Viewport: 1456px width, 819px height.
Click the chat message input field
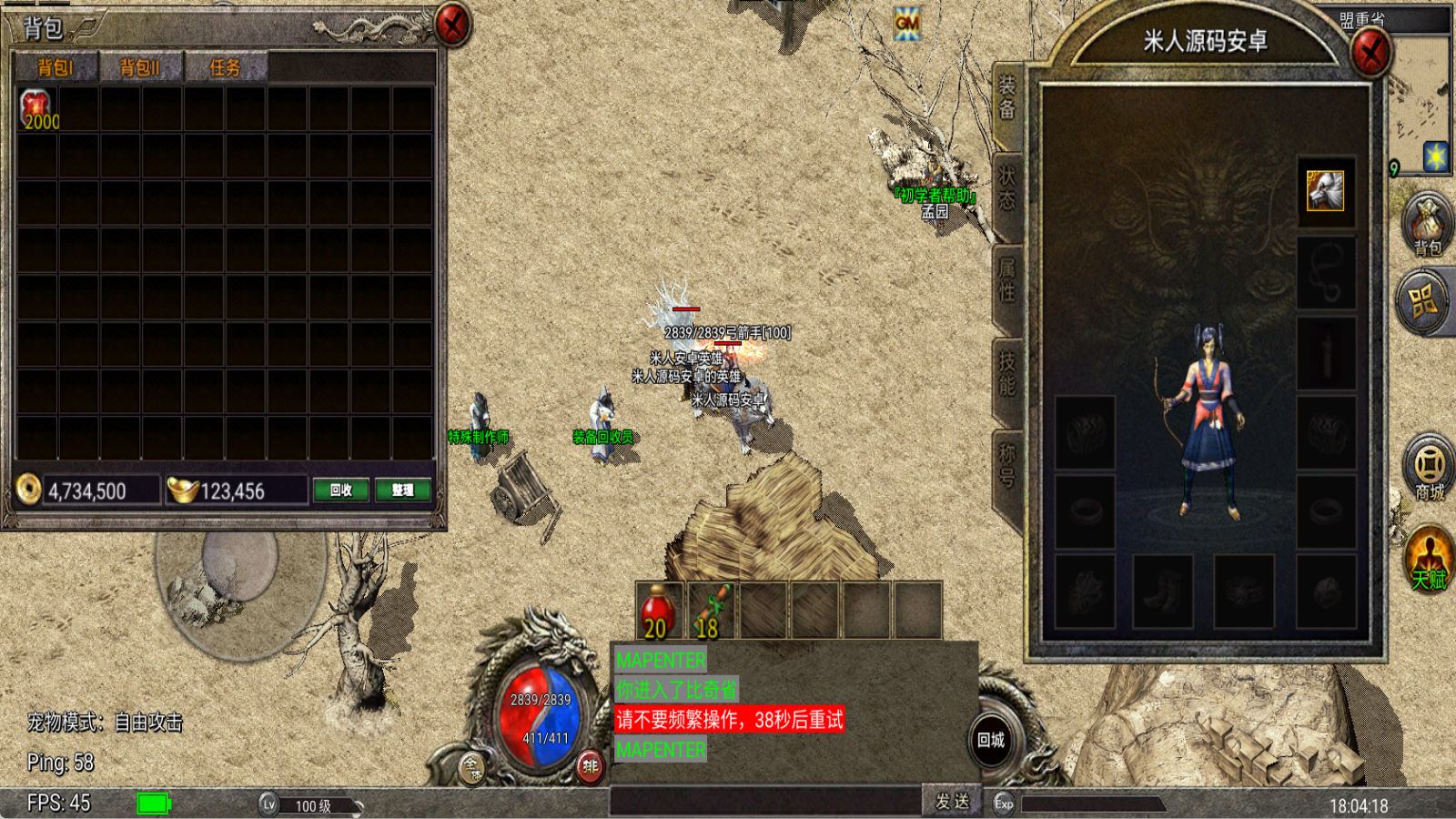(764, 801)
